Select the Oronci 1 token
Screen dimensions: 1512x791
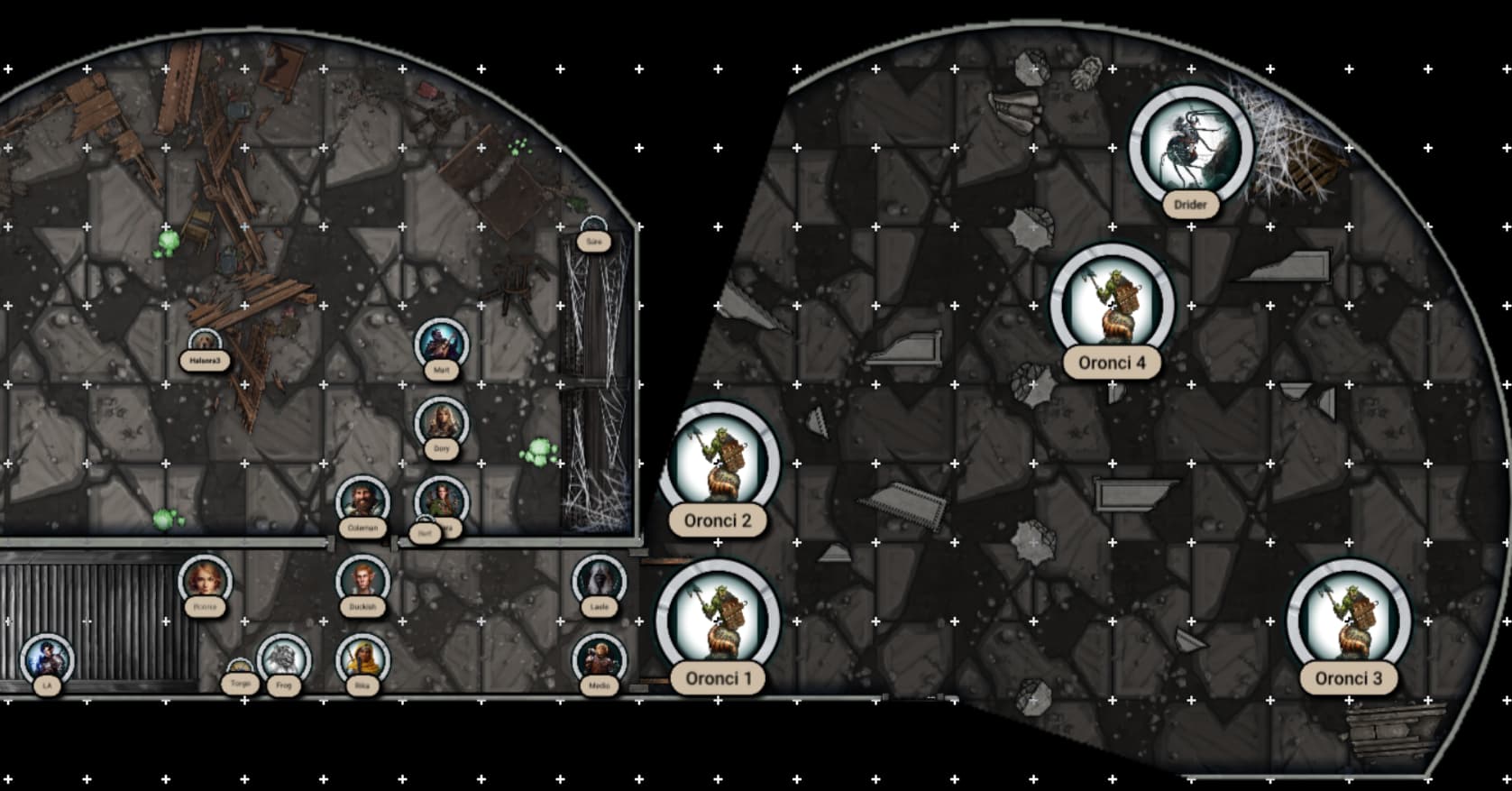point(718,621)
